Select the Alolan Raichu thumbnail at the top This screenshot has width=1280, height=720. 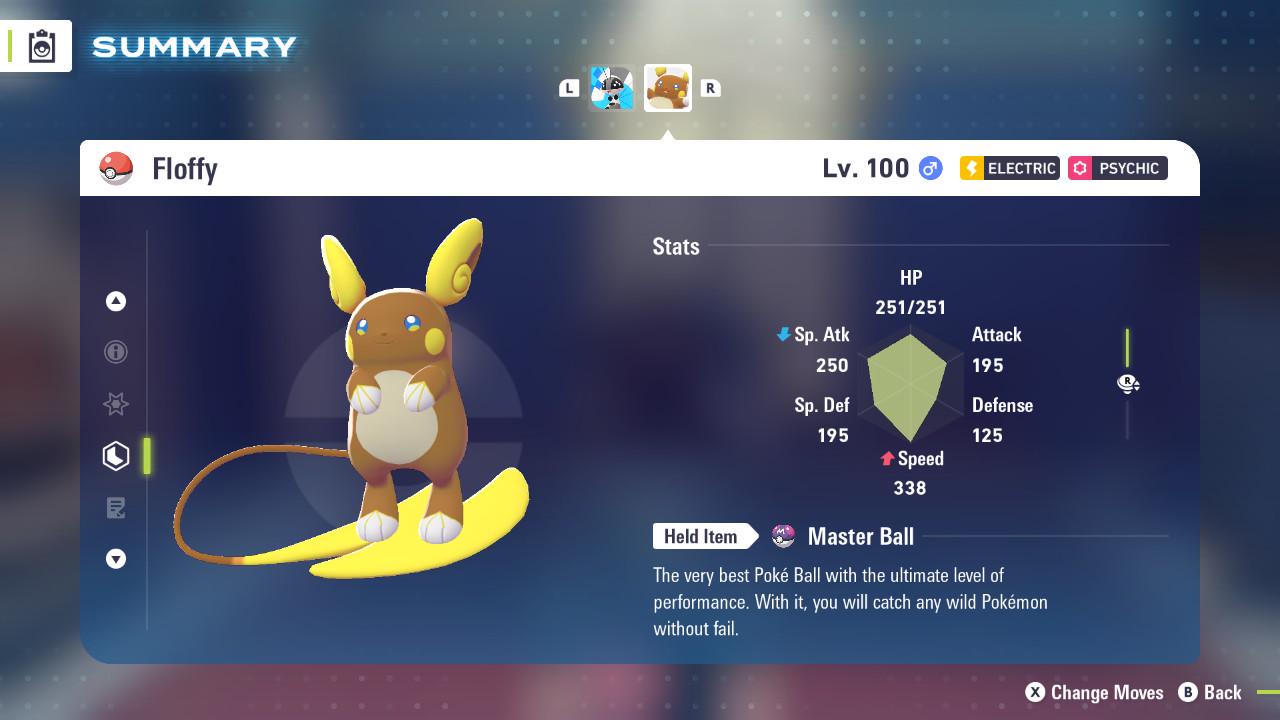coord(668,87)
